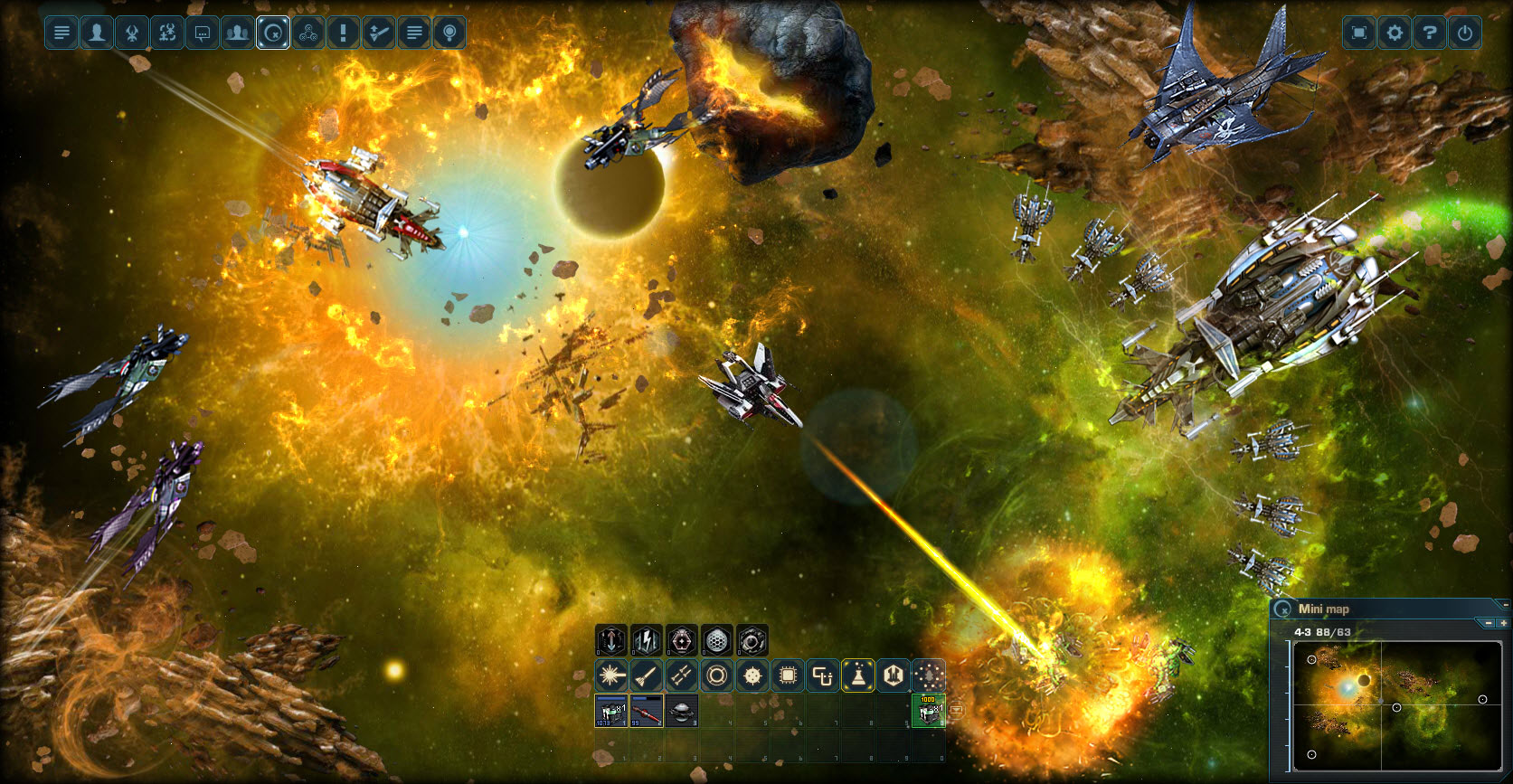View the friends list panel
1513x784 pixels.
pyautogui.click(x=237, y=33)
